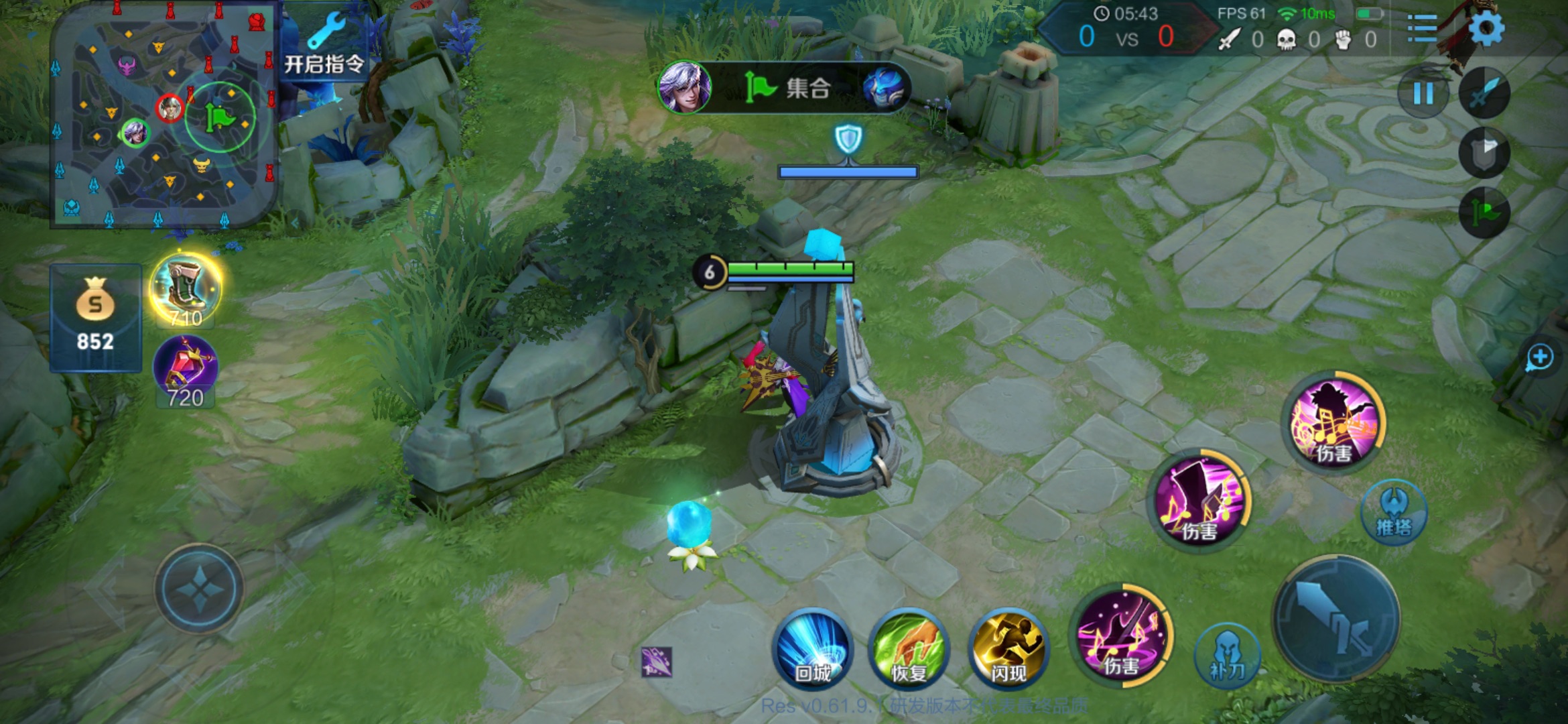Image resolution: width=1568 pixels, height=724 pixels.
Task: Hit the basic attack sword button
Action: pos(1337,618)
